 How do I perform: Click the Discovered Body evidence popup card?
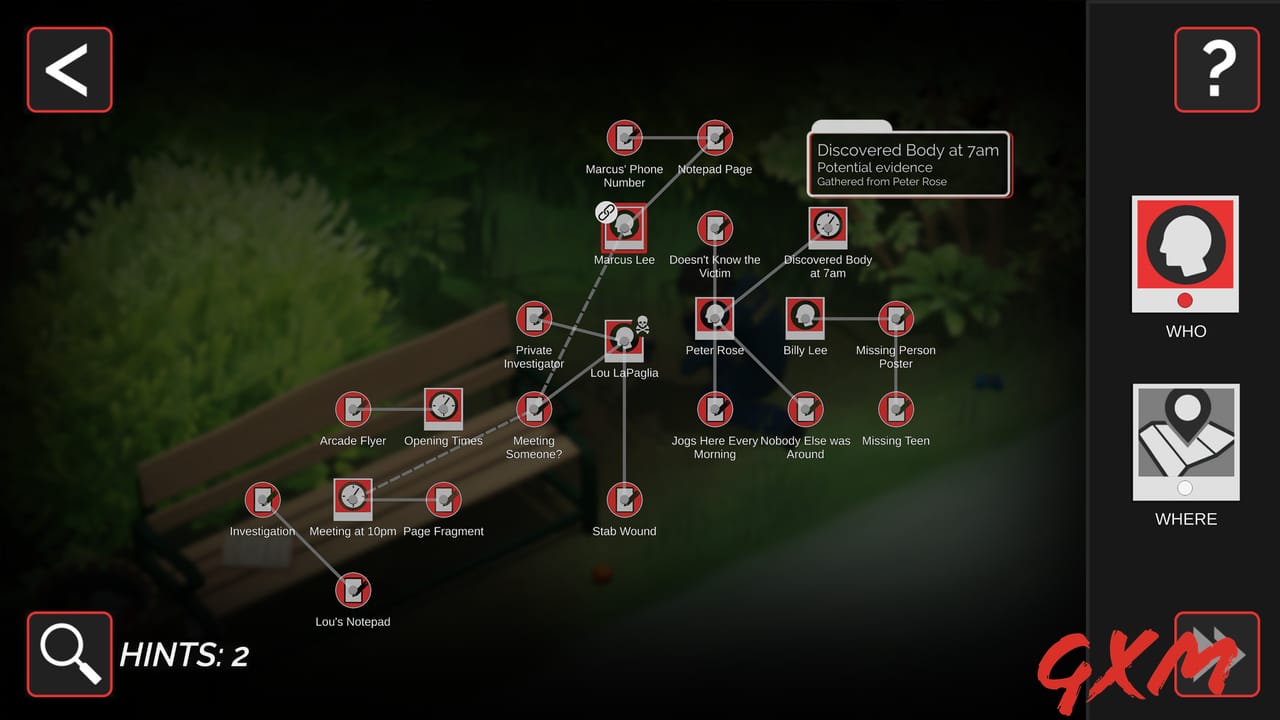tap(908, 165)
